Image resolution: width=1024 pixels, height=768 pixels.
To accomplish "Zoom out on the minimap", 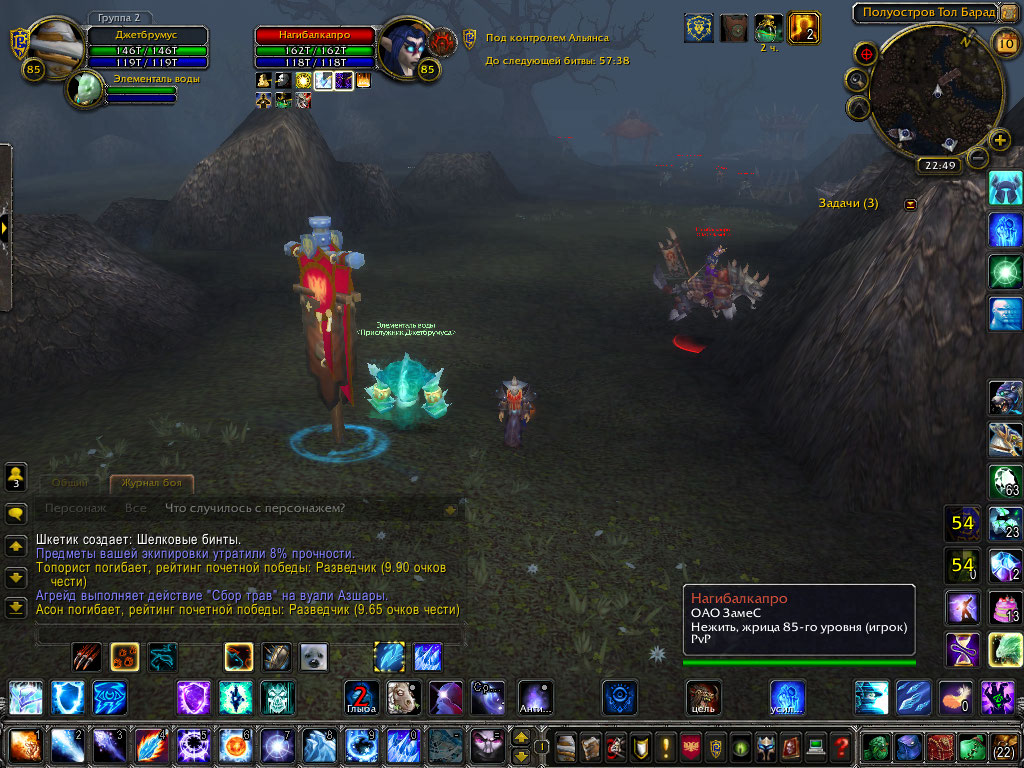I will click(x=979, y=158).
